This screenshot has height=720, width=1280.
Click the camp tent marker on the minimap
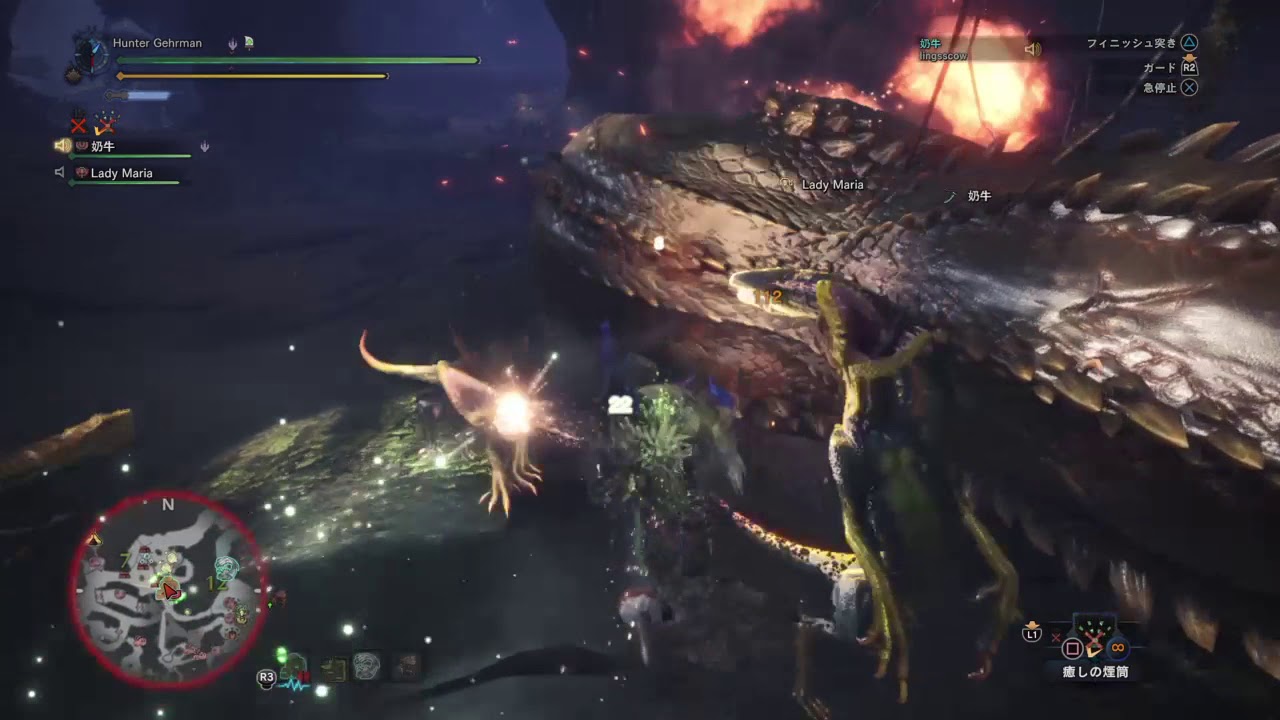[x=95, y=540]
